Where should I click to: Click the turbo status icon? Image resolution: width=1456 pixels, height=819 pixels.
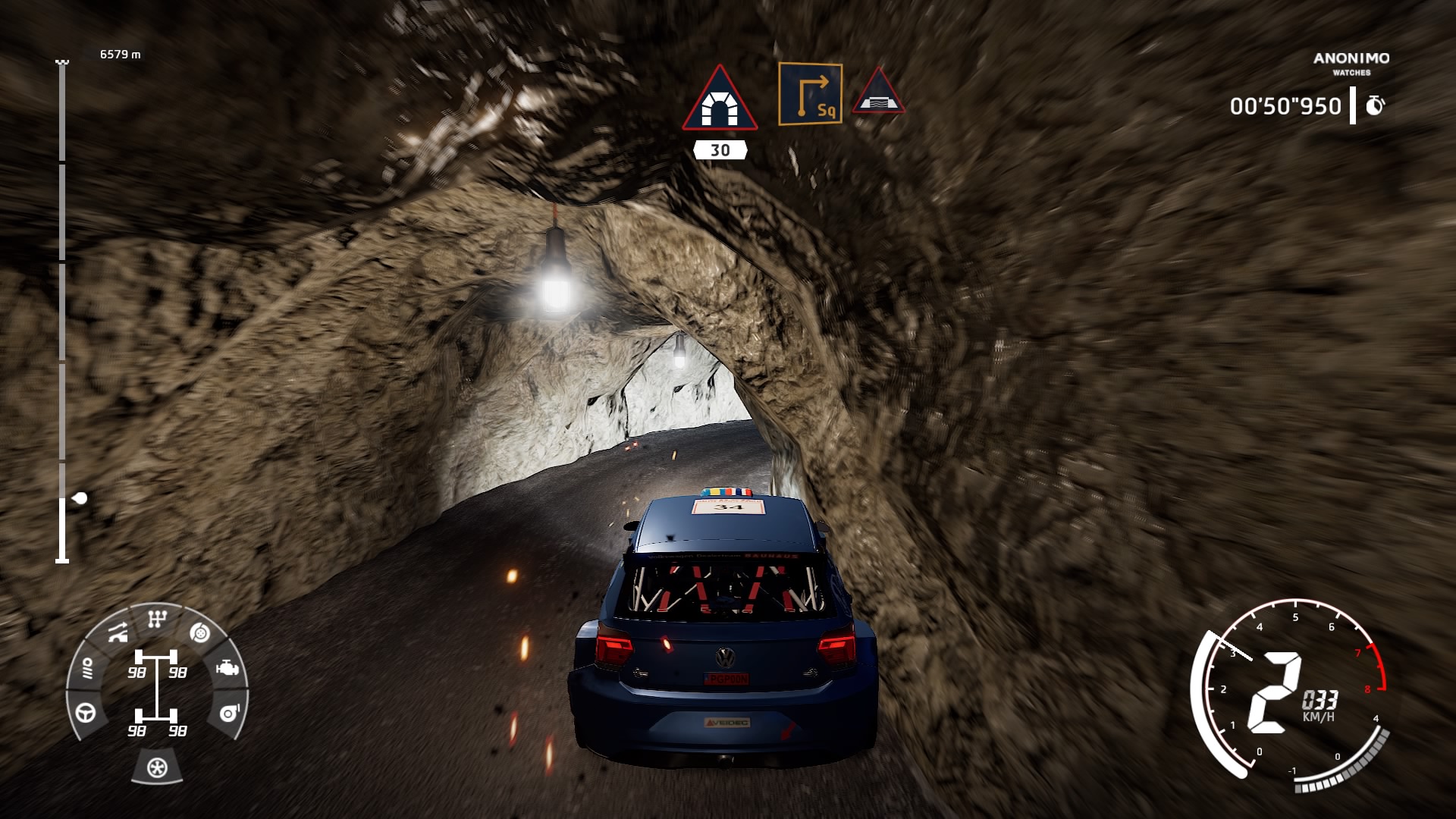[x=228, y=713]
